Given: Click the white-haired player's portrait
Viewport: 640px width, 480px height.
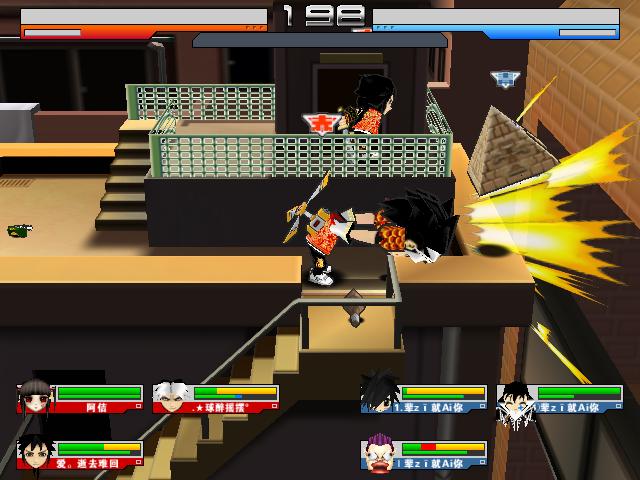Looking at the screenshot, I should coord(170,396).
